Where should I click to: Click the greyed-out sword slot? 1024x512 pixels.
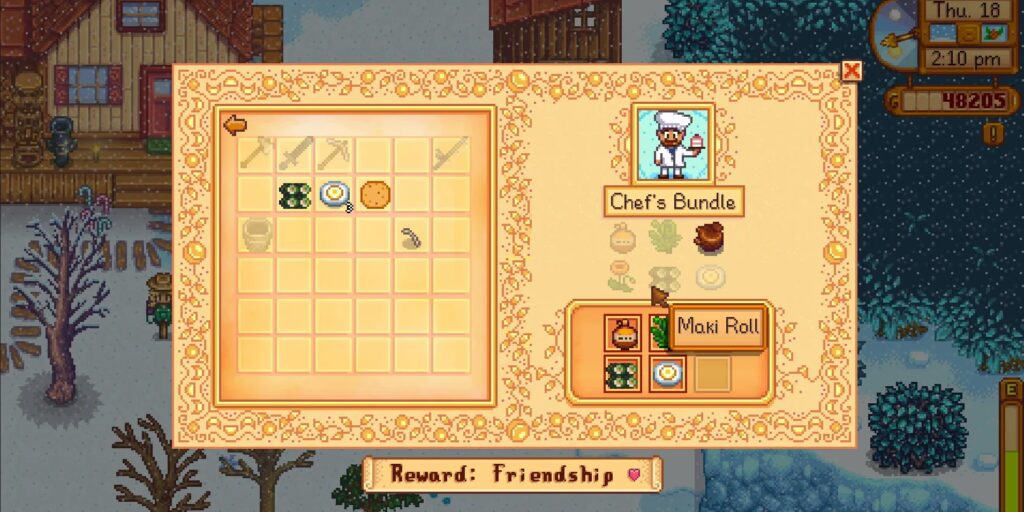pyautogui.click(x=296, y=154)
